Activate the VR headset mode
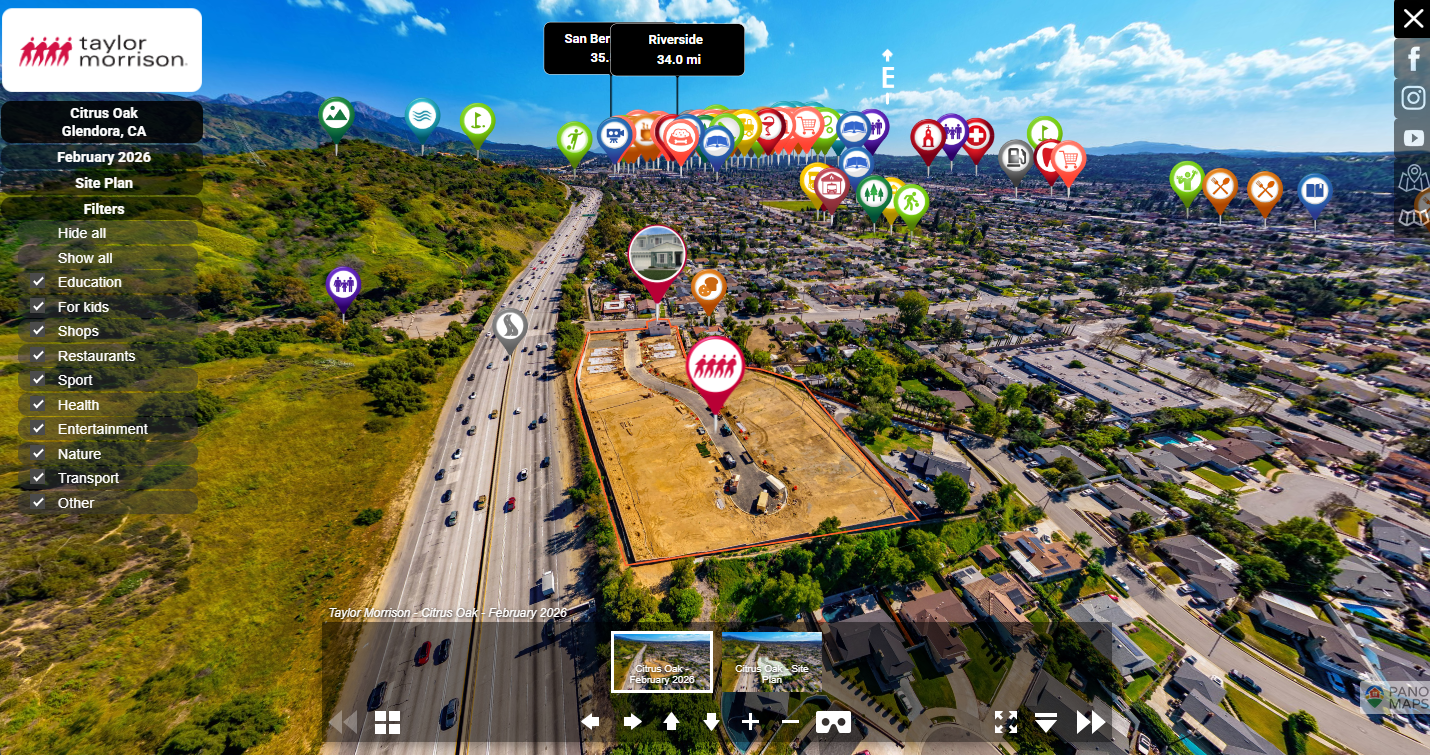Screen dimensions: 1430x755 point(833,722)
